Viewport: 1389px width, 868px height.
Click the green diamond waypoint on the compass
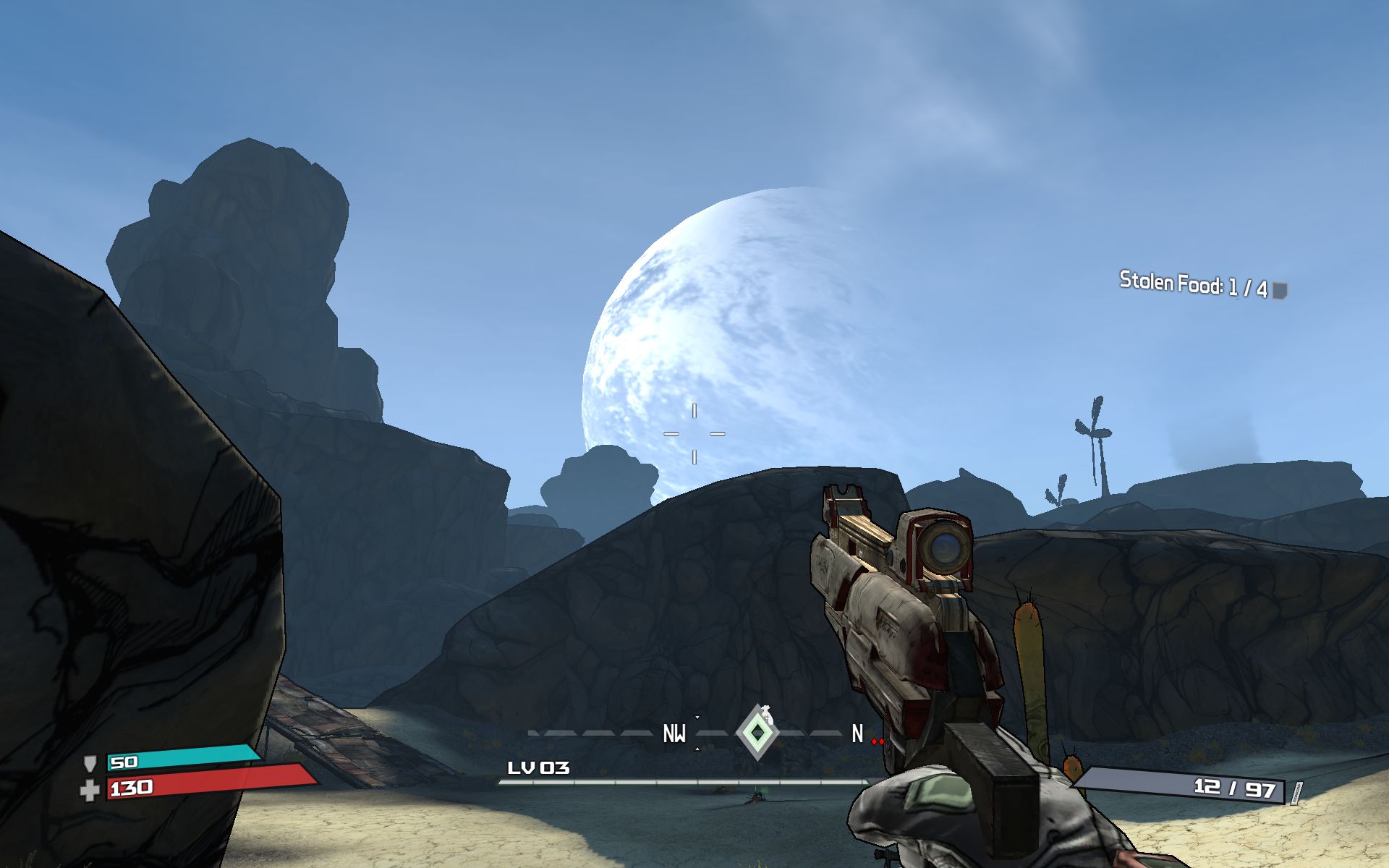coord(757,733)
